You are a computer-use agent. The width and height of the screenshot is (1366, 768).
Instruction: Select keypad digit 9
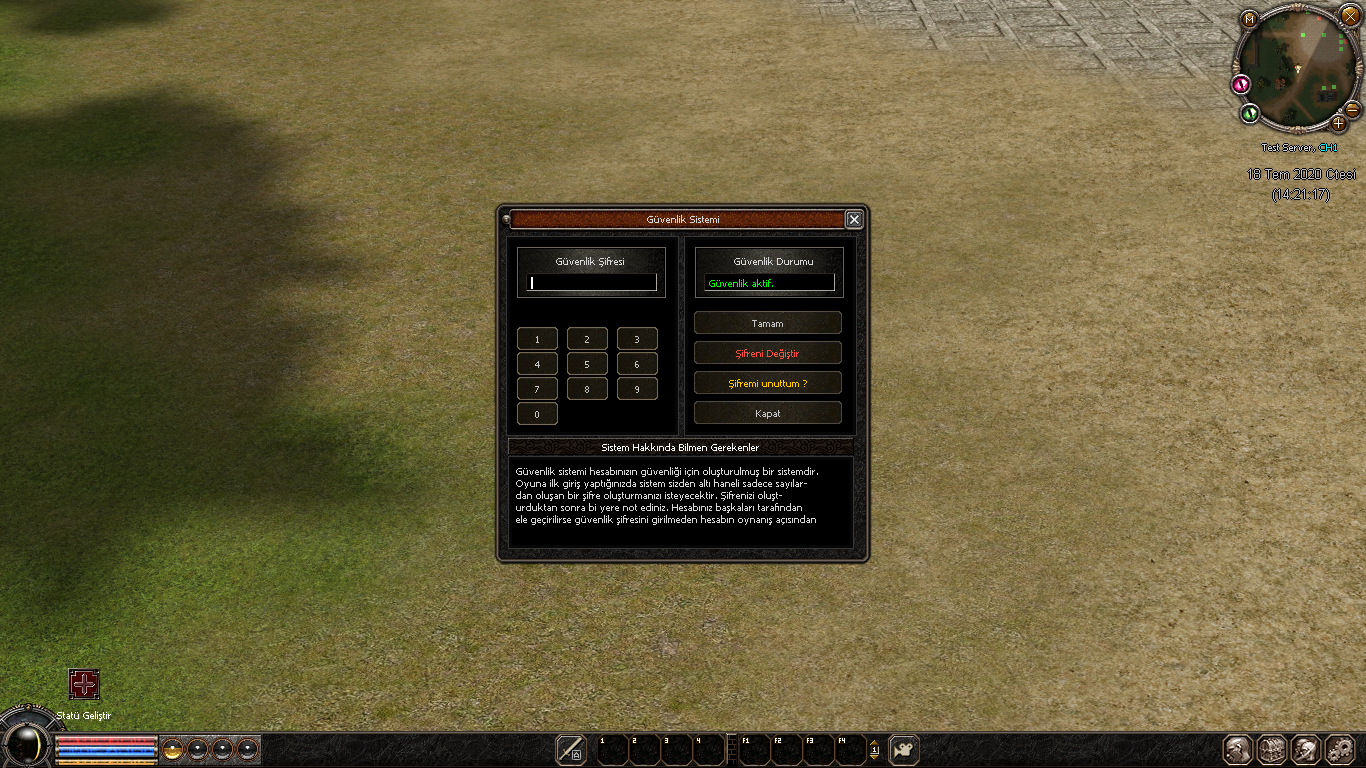637,389
